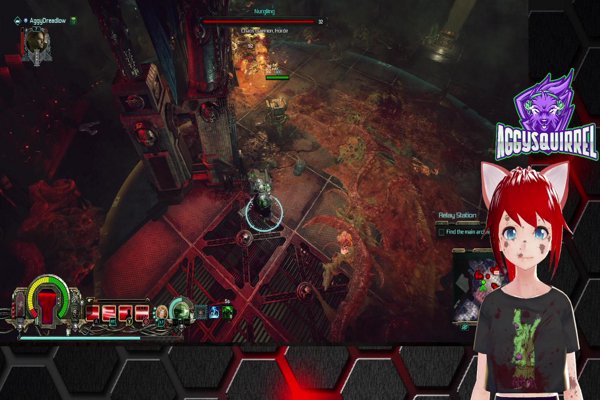Click the AggyDreadlow character portrait
Viewport: 600px width, 400px height.
tap(37, 42)
